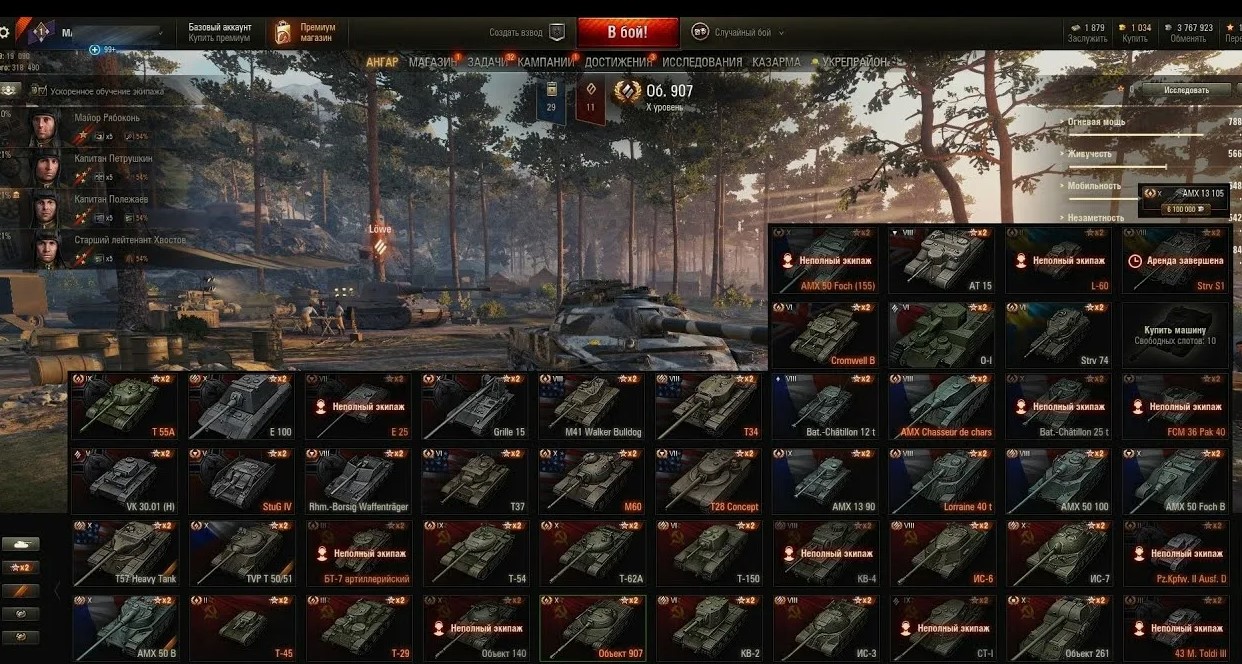Open the Случайный бой battle mode dropdown
This screenshot has width=1242, height=664.
coord(736,32)
